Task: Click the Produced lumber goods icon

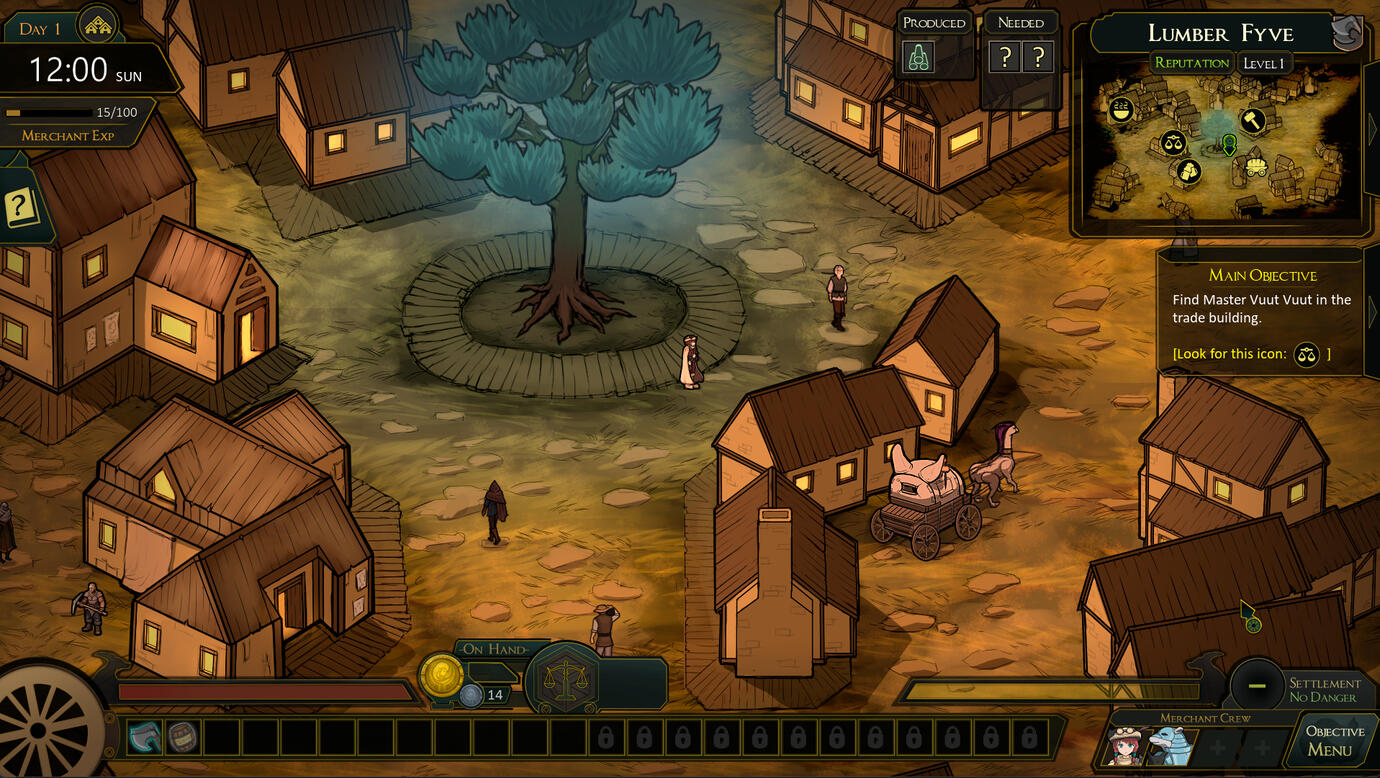Action: tap(919, 58)
